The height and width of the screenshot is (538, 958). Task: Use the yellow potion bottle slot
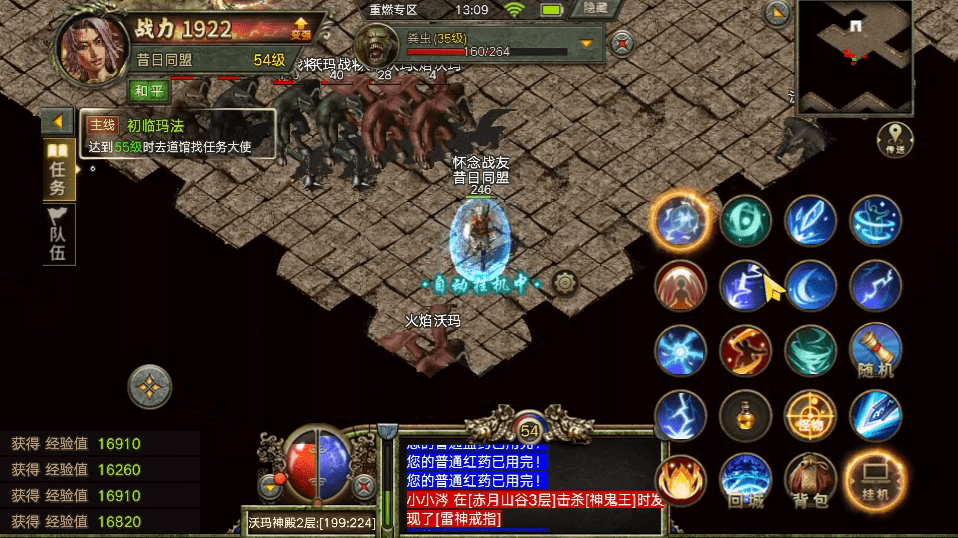pyautogui.click(x=745, y=415)
